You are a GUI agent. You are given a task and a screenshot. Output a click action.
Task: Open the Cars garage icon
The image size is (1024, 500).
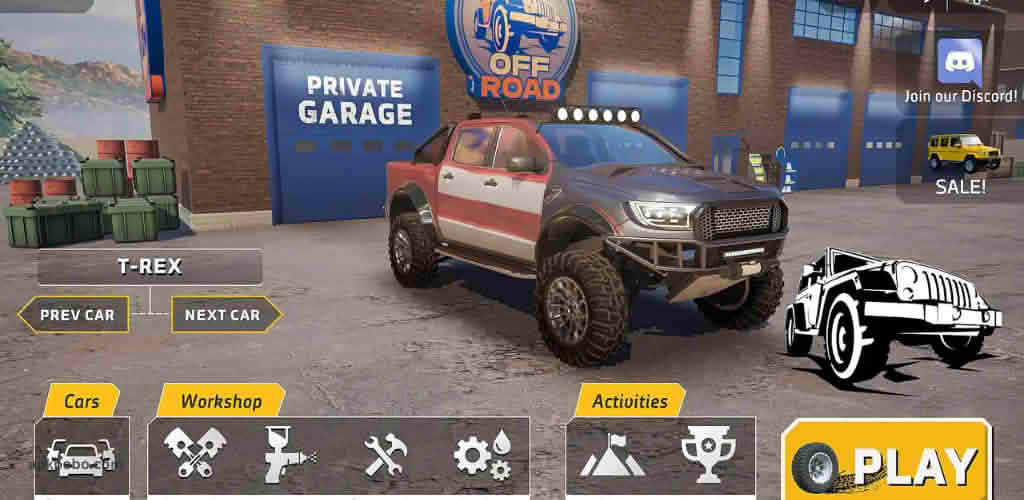pyautogui.click(x=82, y=457)
